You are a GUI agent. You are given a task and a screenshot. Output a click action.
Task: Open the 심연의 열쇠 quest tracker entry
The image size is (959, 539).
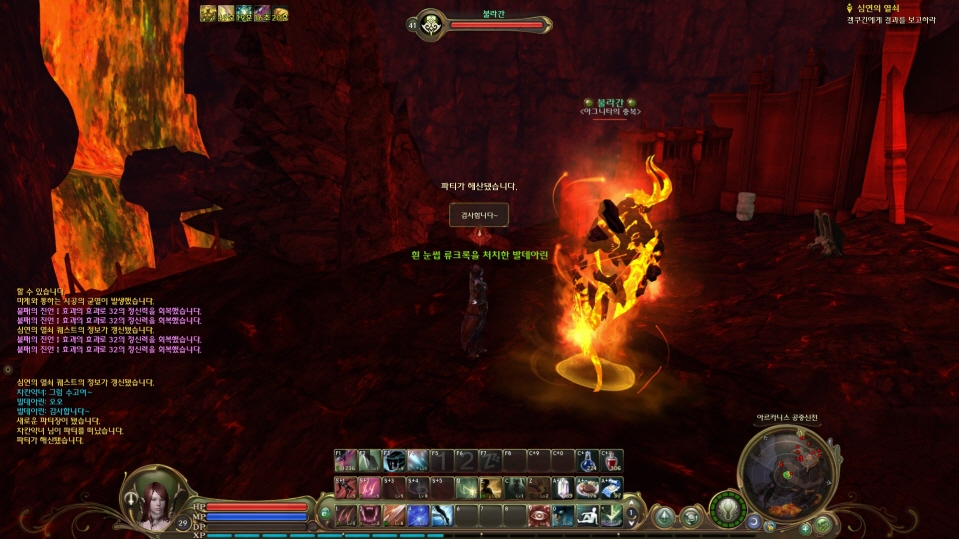(x=880, y=8)
